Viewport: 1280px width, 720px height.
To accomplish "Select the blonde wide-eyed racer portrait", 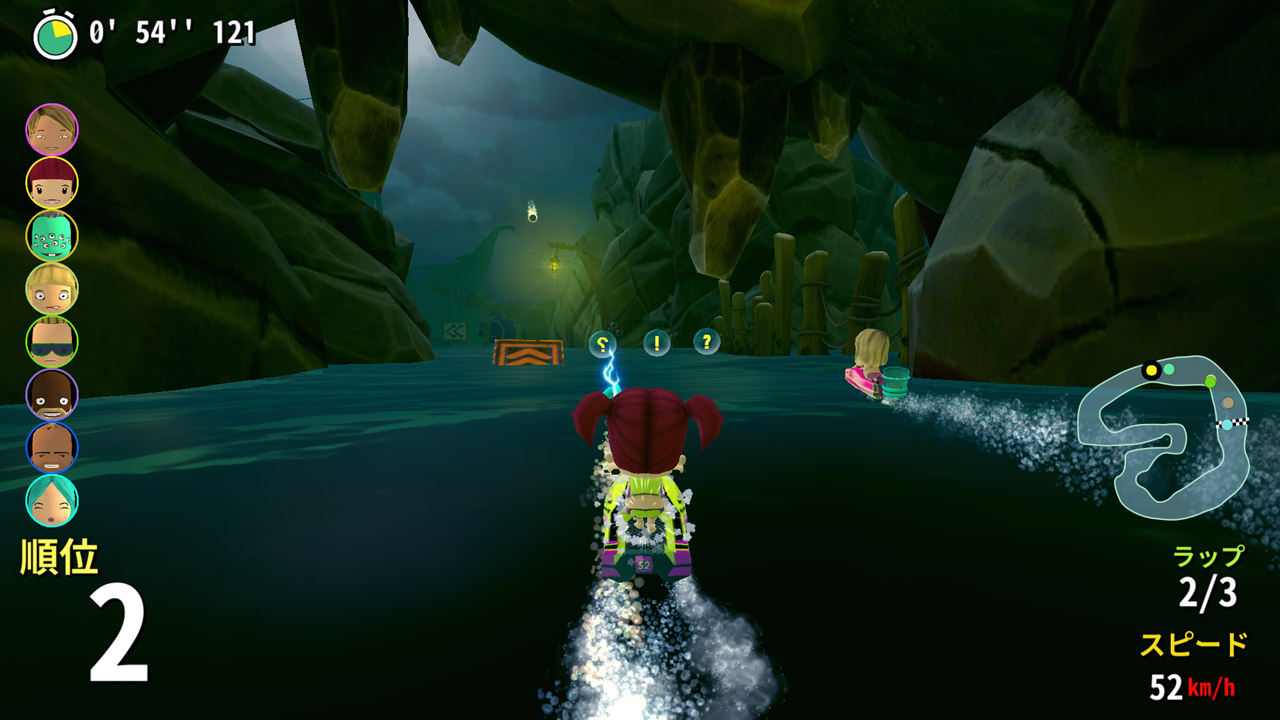I will 52,289.
